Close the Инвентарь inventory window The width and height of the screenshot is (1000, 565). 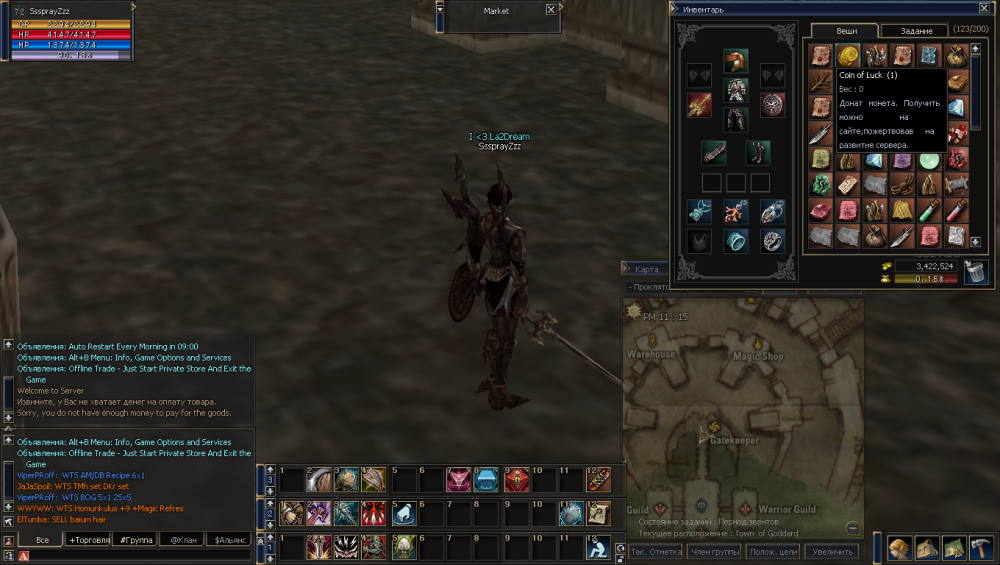coord(983,9)
